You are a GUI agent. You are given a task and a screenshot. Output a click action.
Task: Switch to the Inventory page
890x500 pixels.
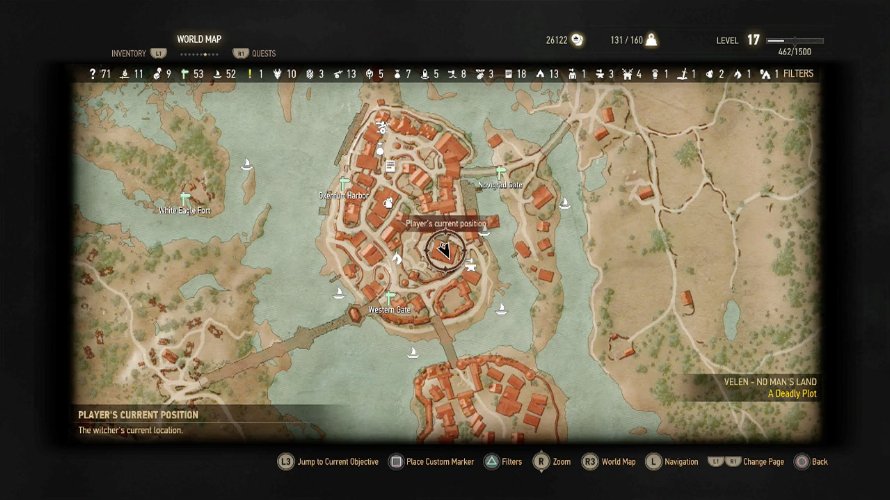[x=129, y=53]
